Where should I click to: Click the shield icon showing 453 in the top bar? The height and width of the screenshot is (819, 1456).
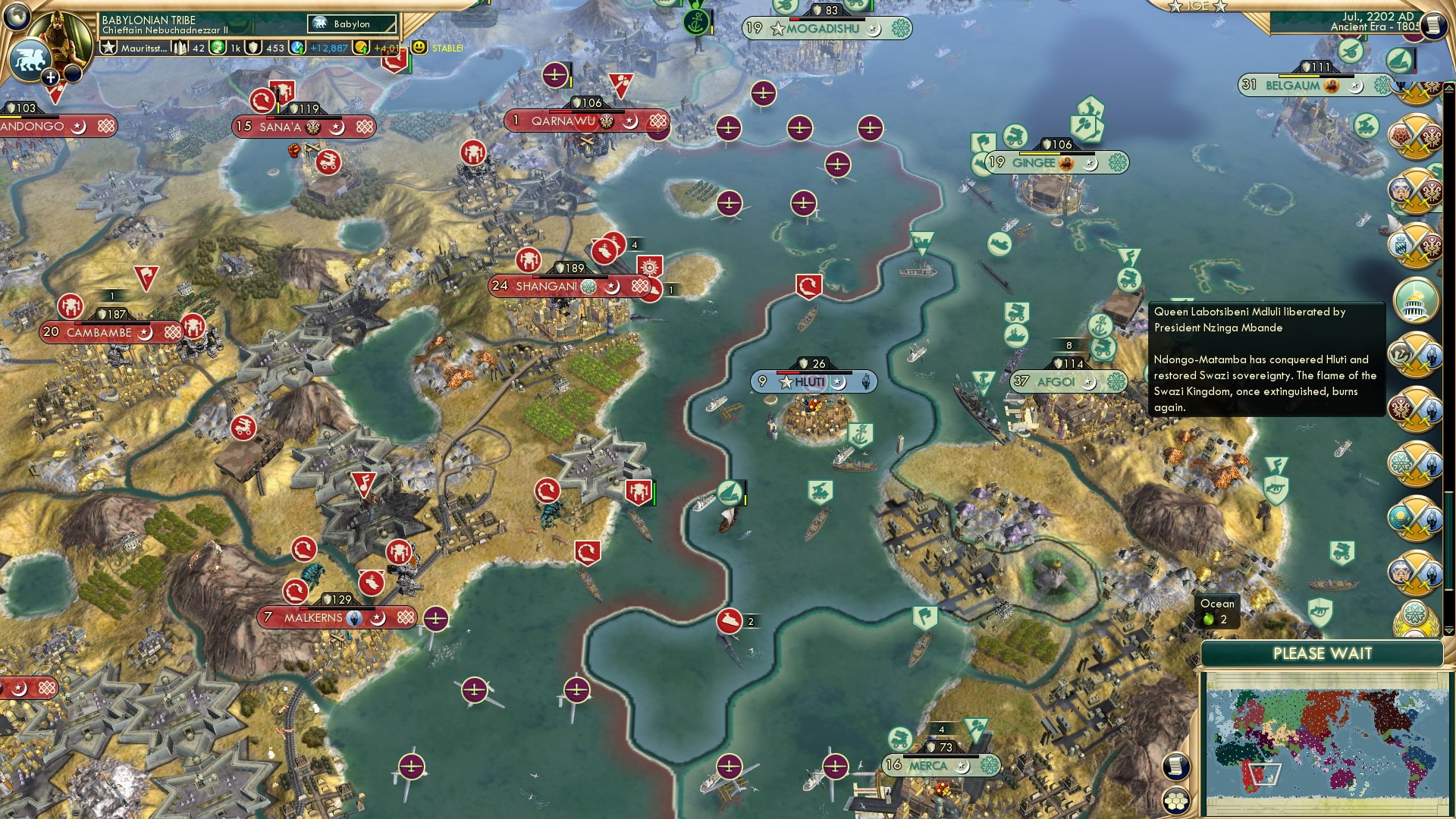pyautogui.click(x=253, y=47)
